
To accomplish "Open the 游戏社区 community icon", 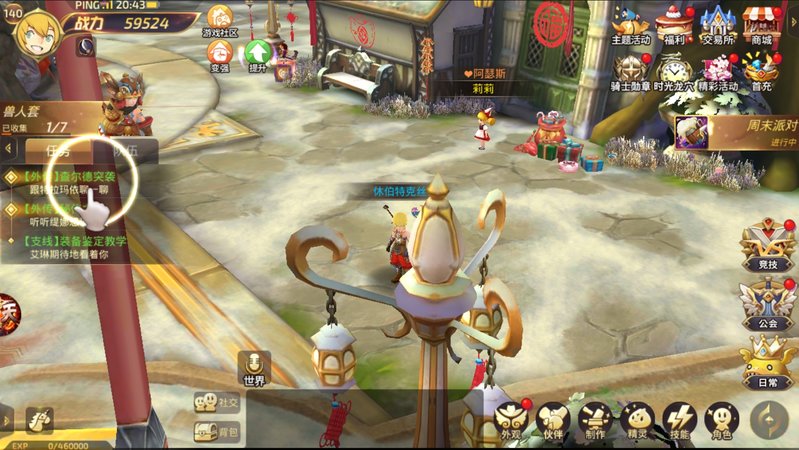I will coord(220,20).
